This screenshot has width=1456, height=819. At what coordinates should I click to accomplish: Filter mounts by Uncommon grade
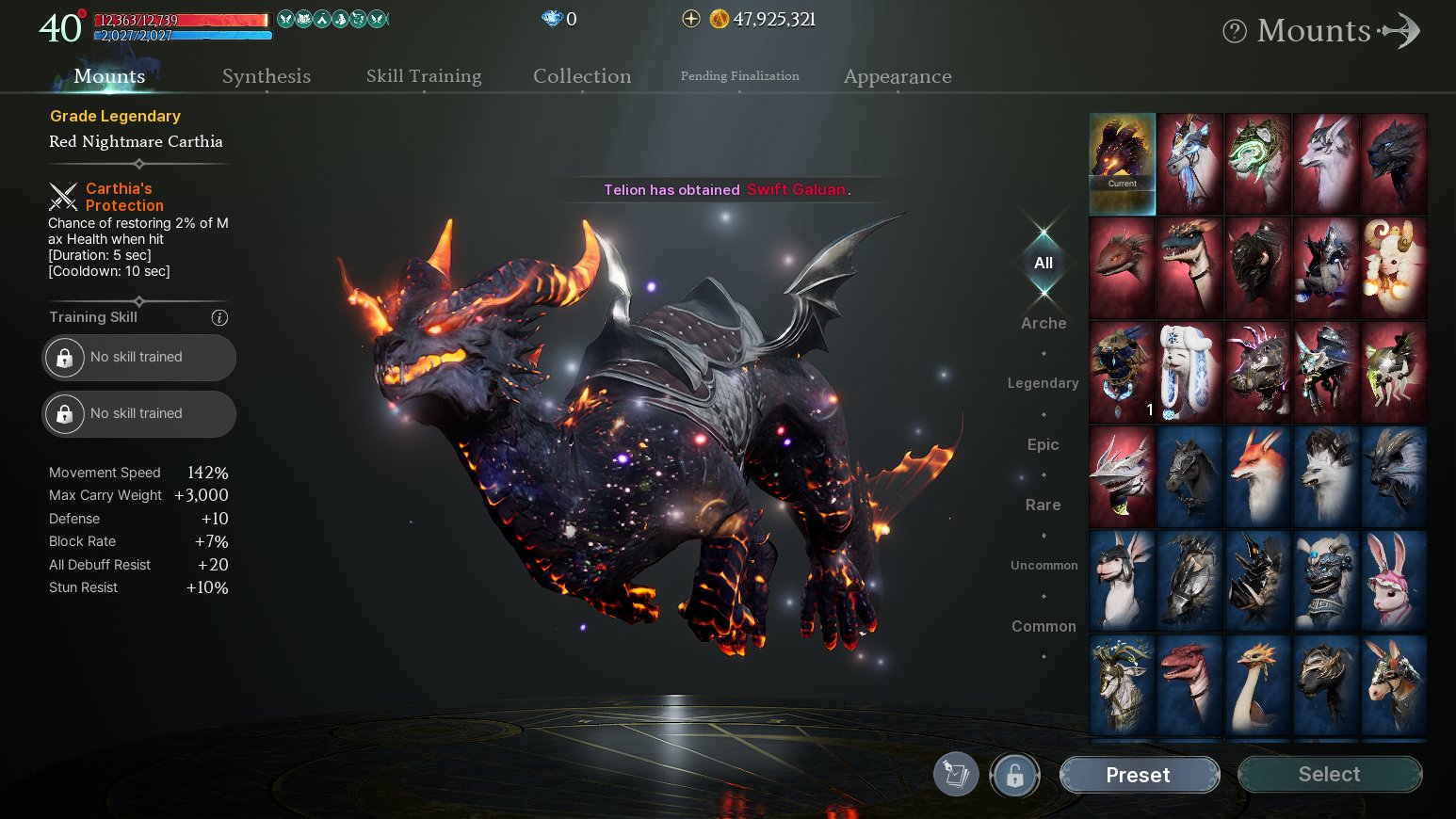[x=1043, y=566]
